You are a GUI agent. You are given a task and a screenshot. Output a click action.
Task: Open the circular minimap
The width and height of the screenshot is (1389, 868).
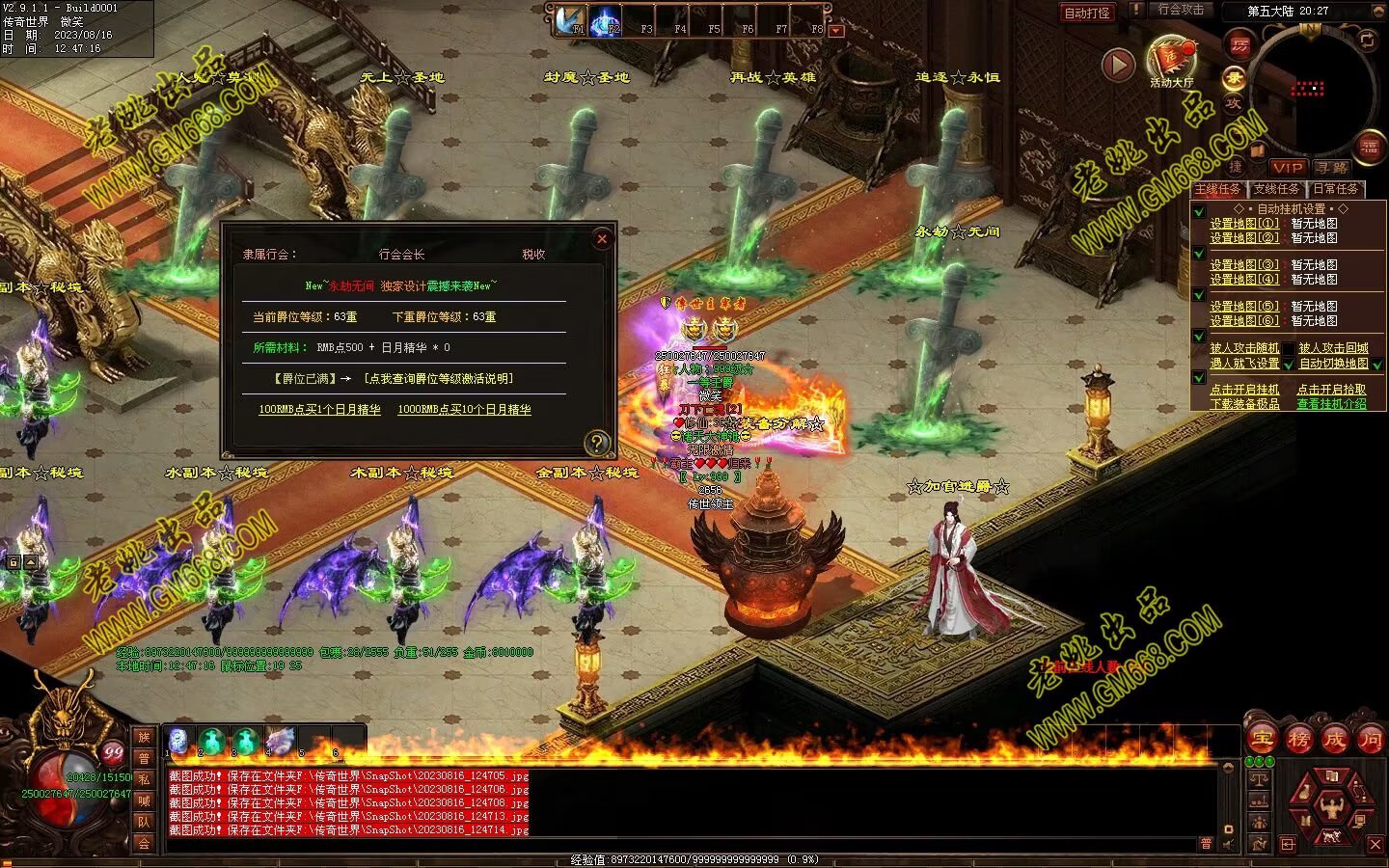pos(1310,89)
